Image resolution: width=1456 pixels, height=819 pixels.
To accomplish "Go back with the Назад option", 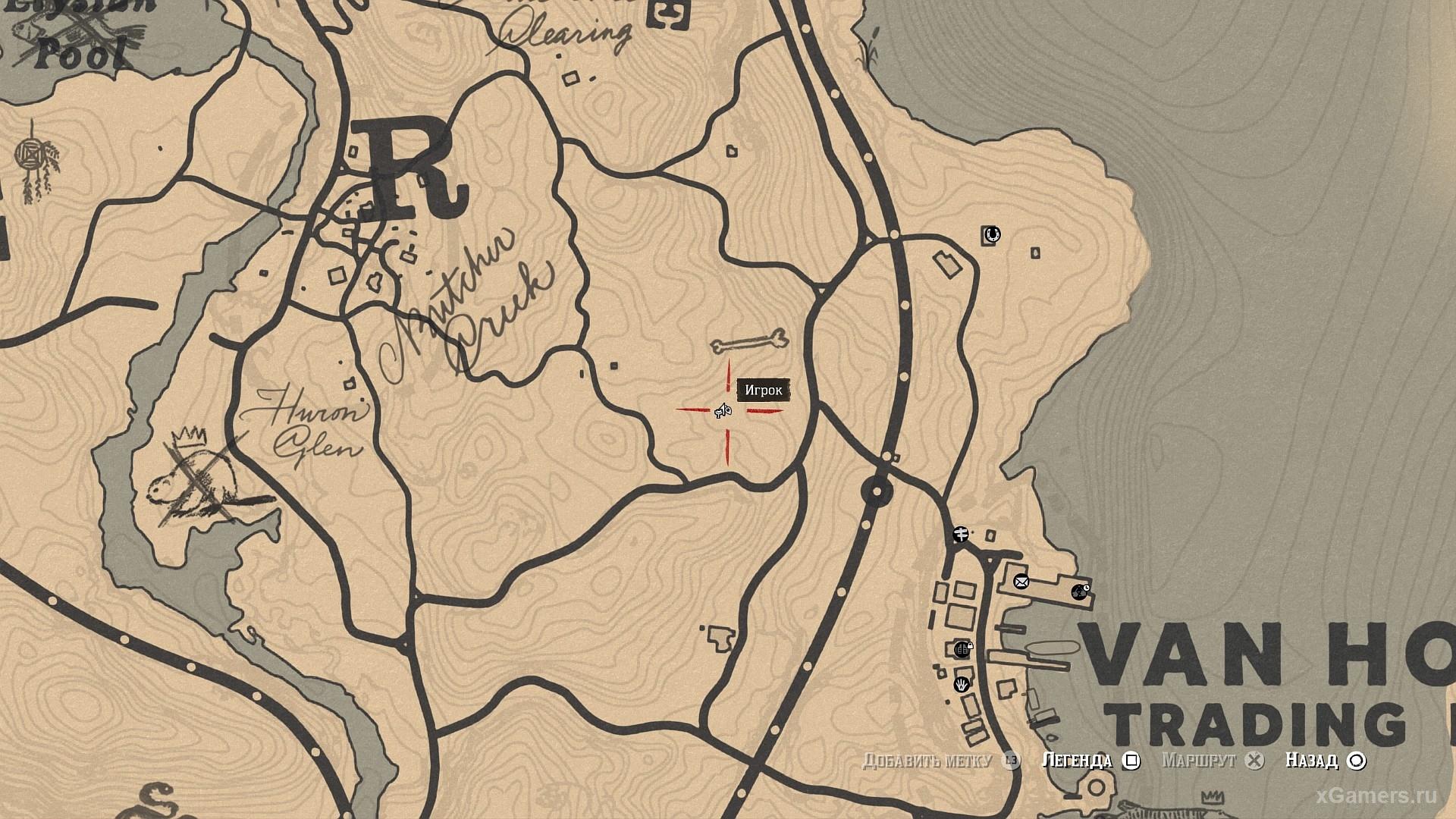I will click(1325, 760).
